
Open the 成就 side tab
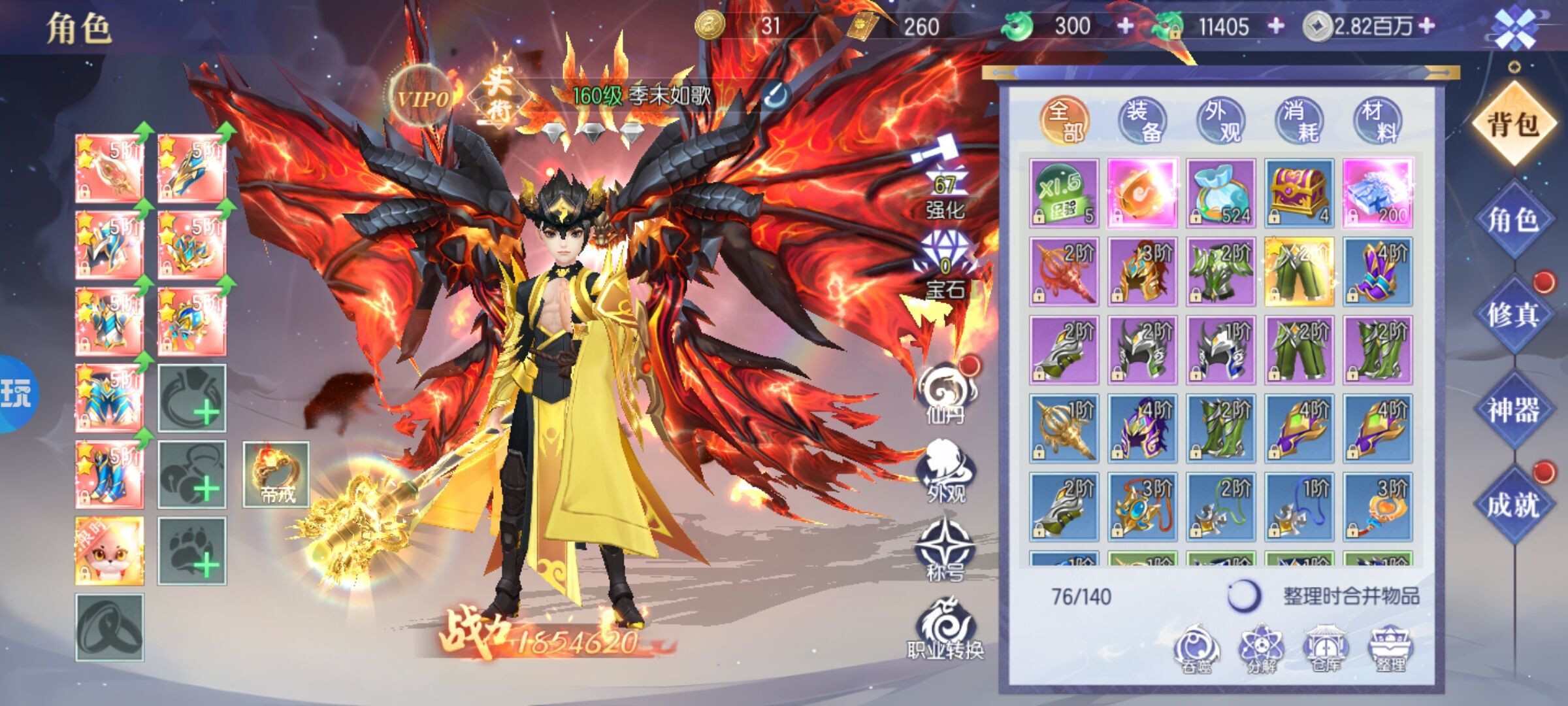click(x=1513, y=505)
